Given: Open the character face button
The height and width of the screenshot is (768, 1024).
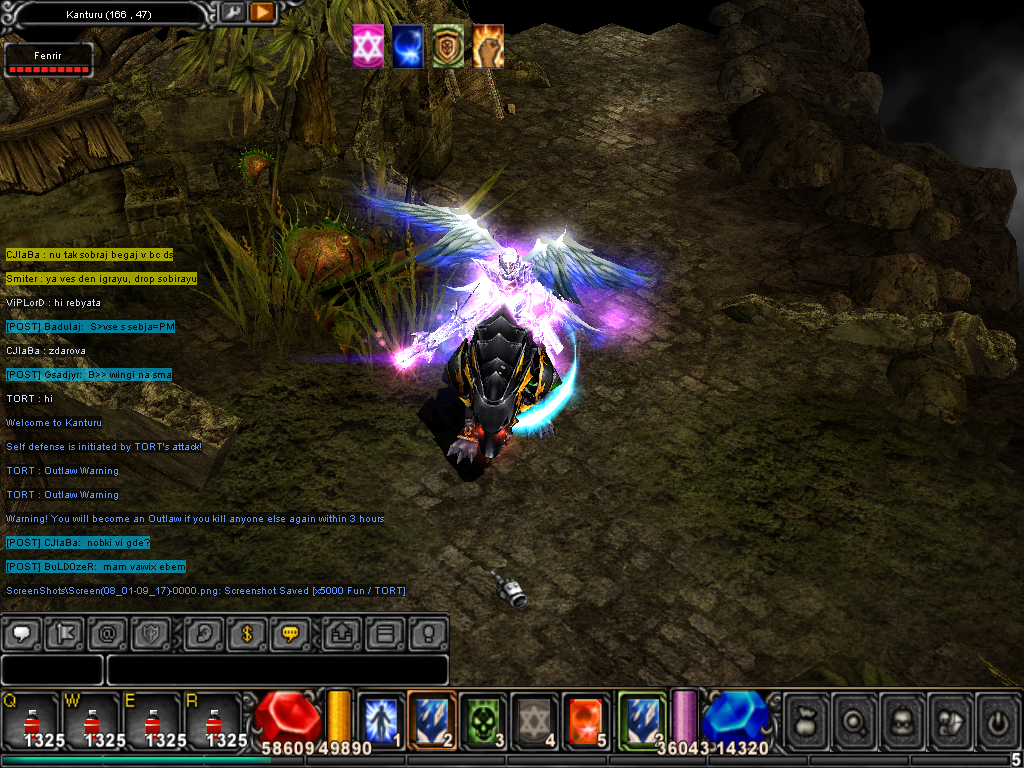Looking at the screenshot, I should [x=900, y=719].
